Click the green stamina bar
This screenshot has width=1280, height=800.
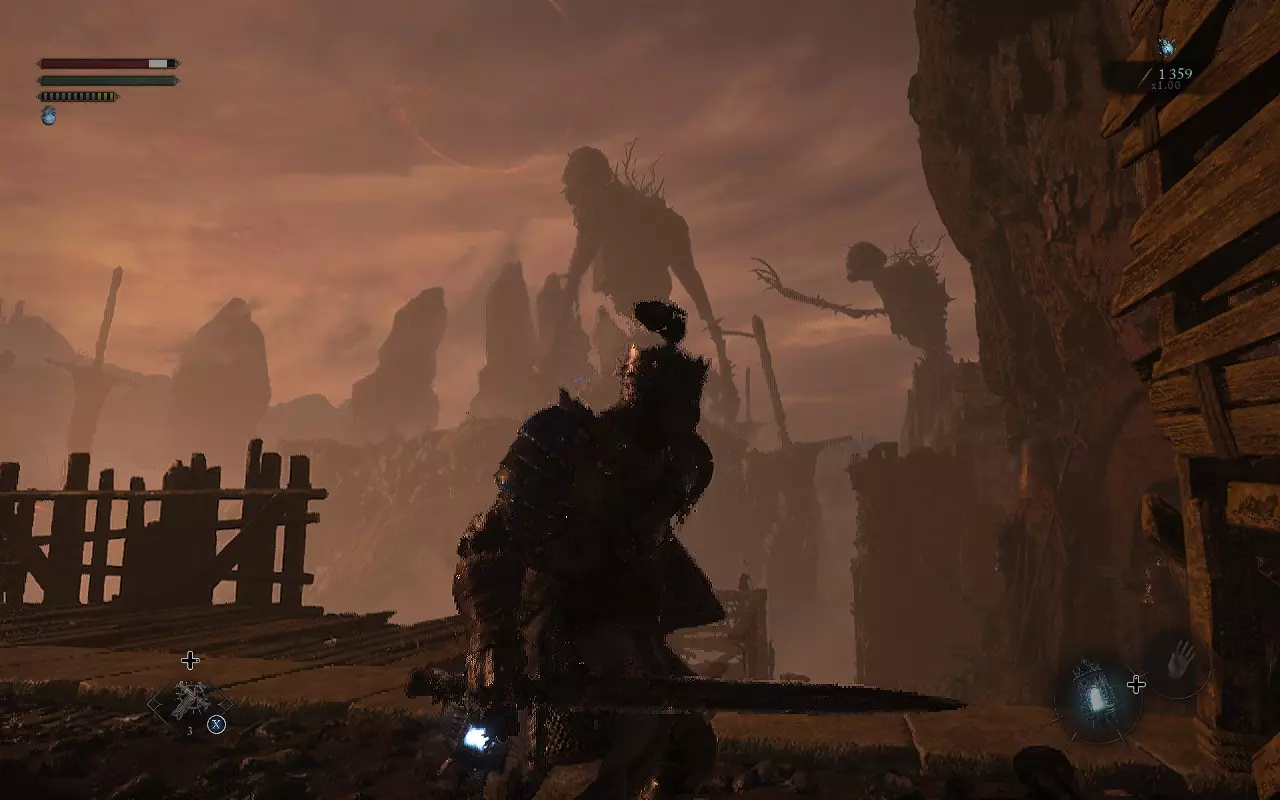click(104, 80)
